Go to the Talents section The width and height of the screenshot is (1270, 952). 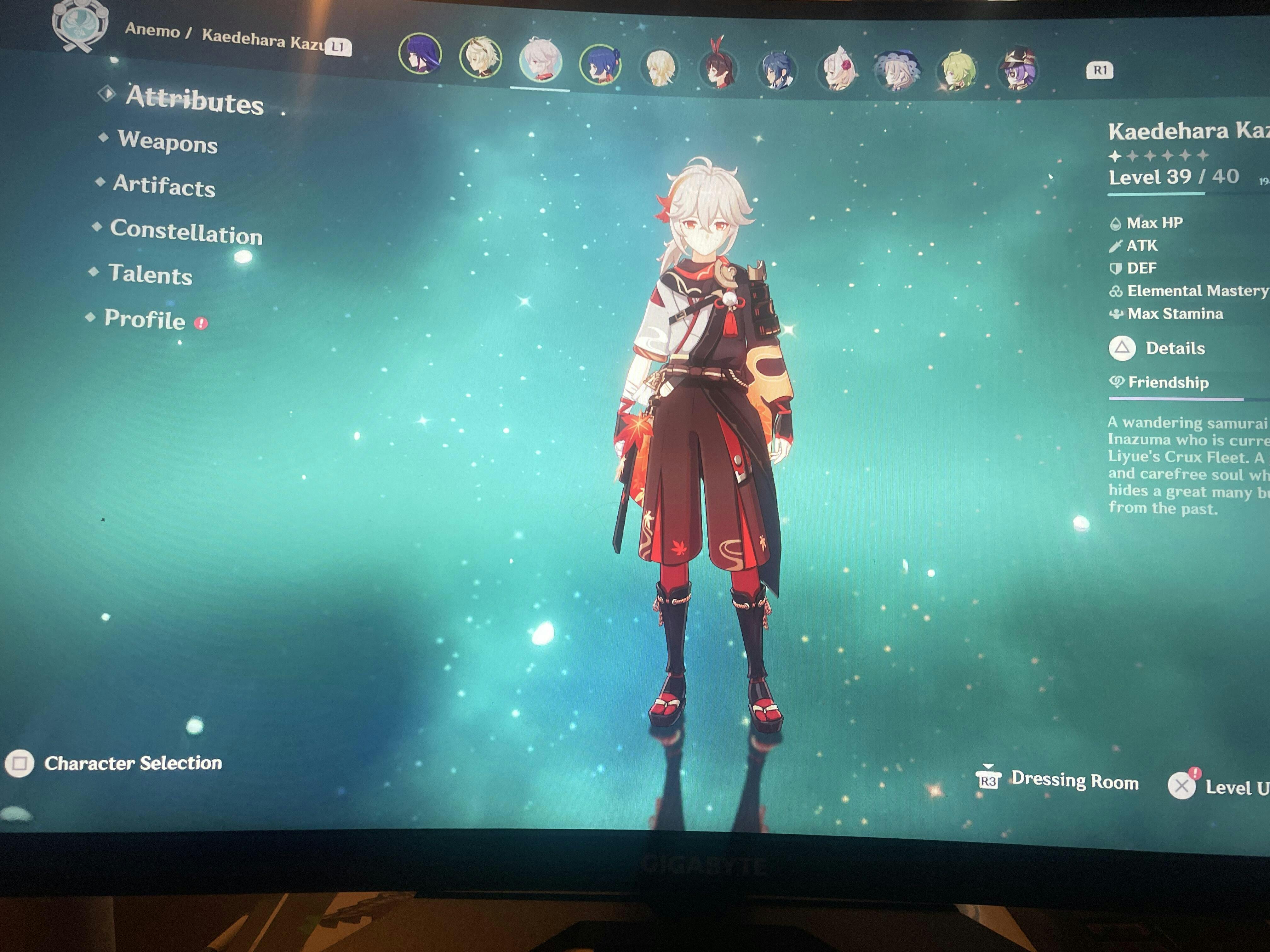click(x=150, y=274)
